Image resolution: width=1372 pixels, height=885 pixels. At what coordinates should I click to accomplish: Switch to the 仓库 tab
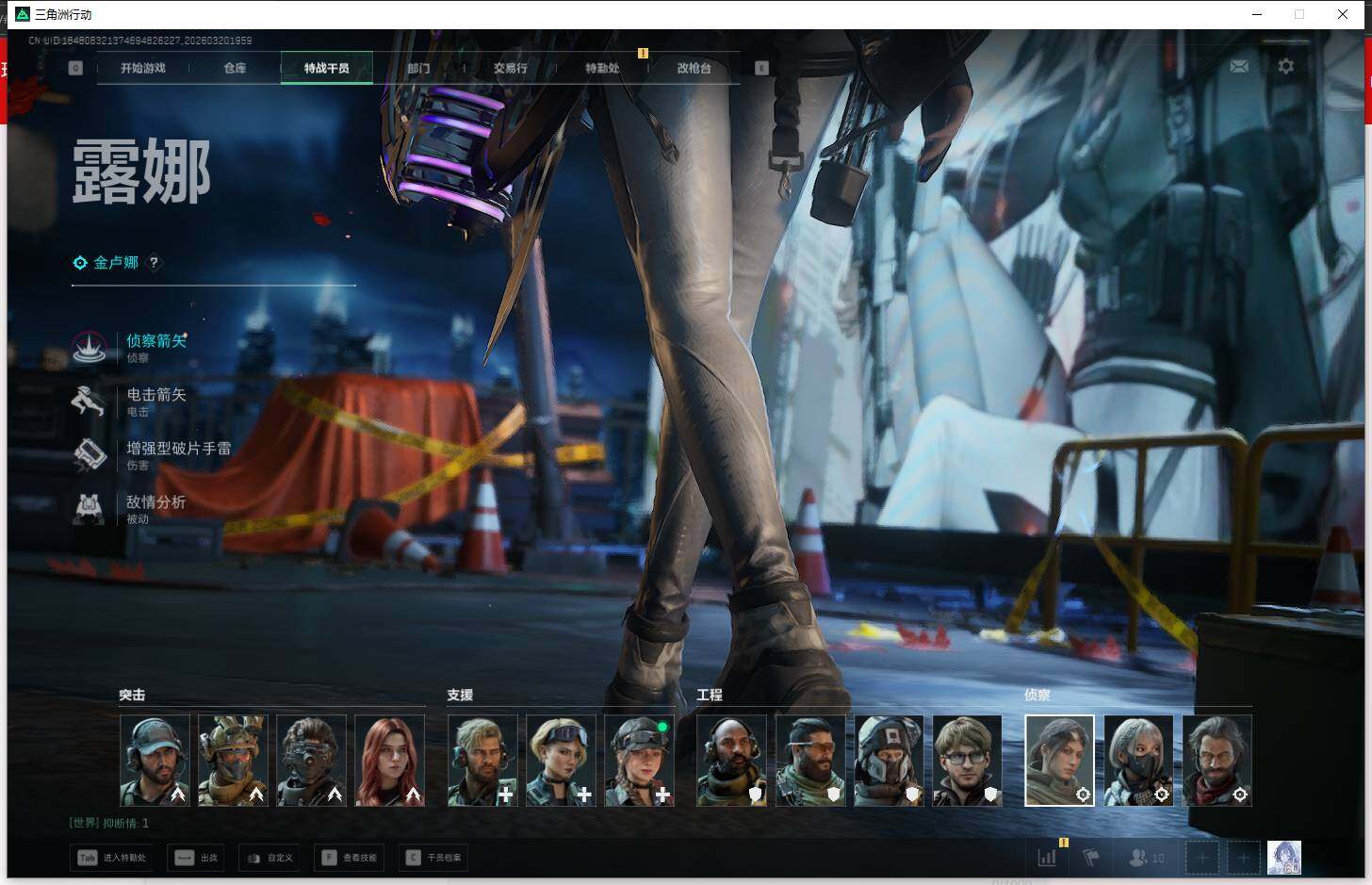tap(235, 68)
